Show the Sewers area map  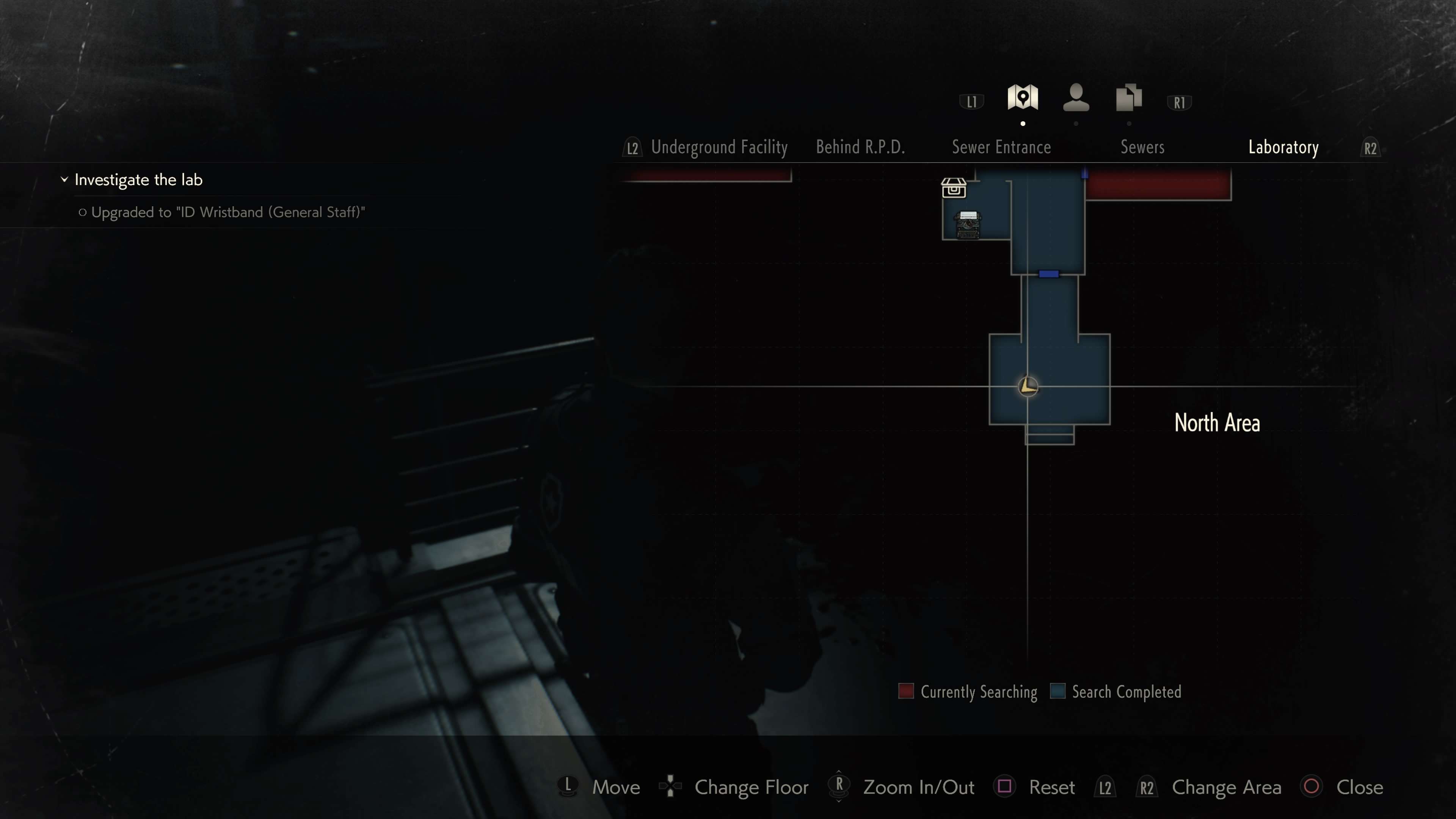pyautogui.click(x=1142, y=147)
